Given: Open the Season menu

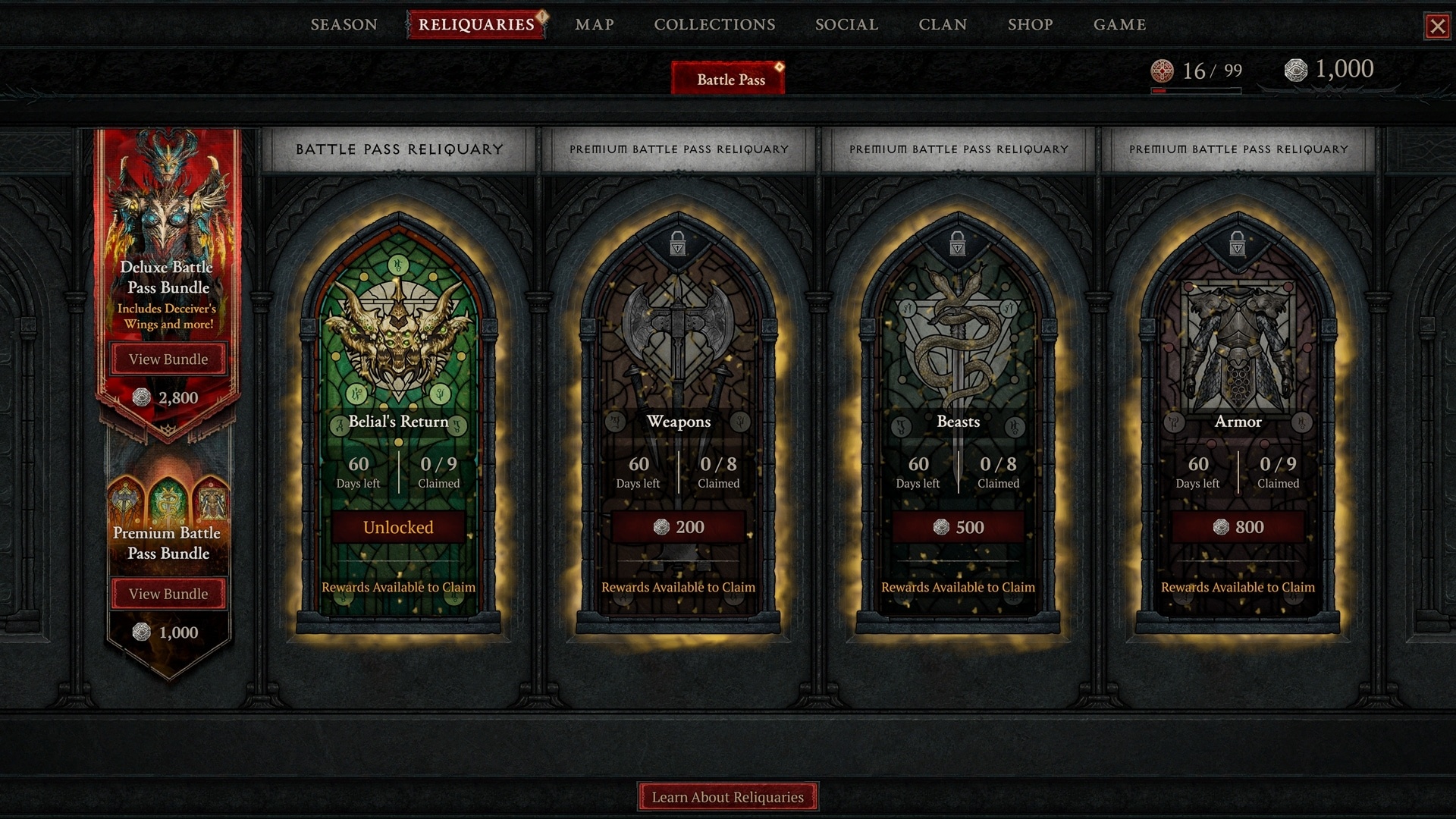Looking at the screenshot, I should click(343, 24).
